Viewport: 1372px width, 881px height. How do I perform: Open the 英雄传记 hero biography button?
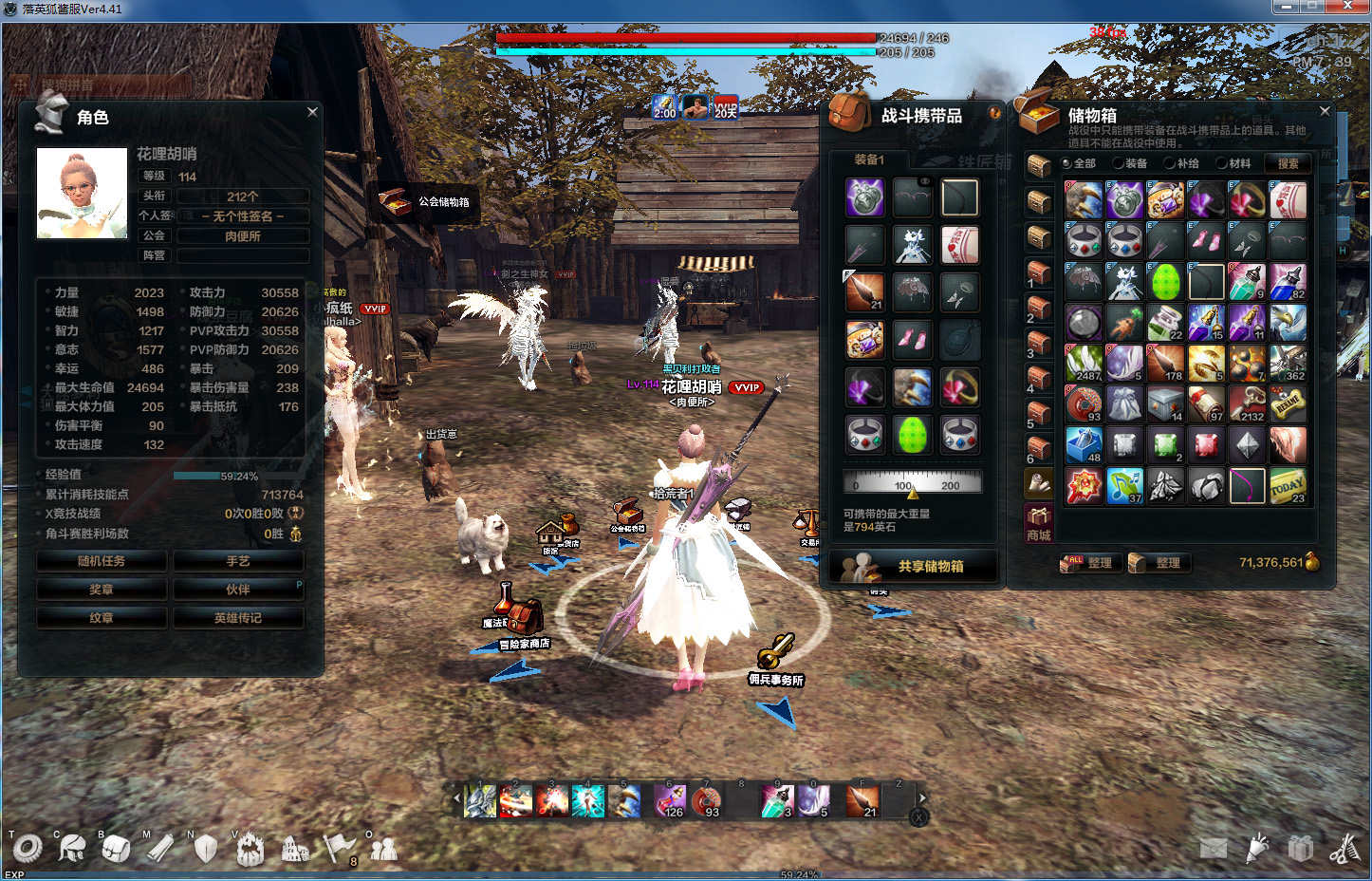click(x=238, y=618)
